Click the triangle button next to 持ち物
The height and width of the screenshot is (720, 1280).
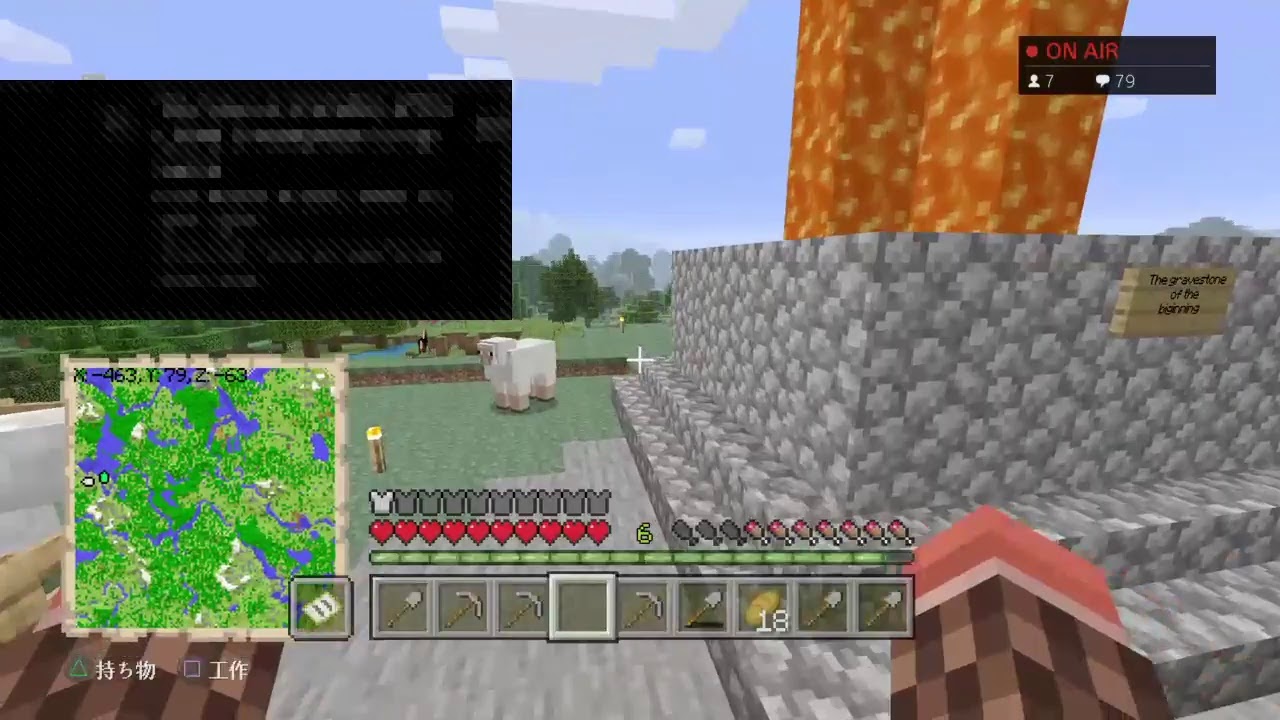click(79, 670)
